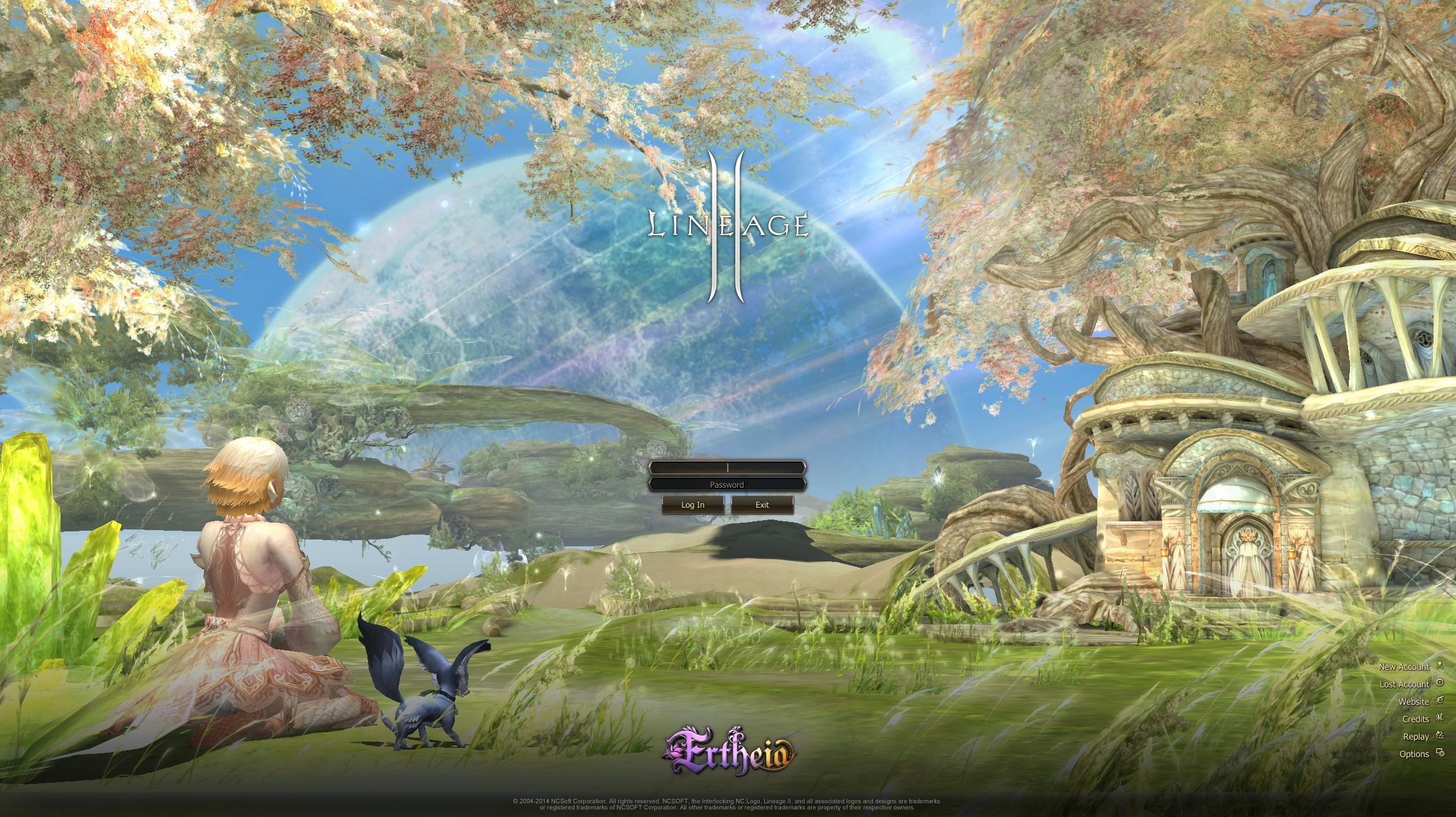The height and width of the screenshot is (817, 1456).
Task: Visit the game Website
Action: [x=1414, y=702]
